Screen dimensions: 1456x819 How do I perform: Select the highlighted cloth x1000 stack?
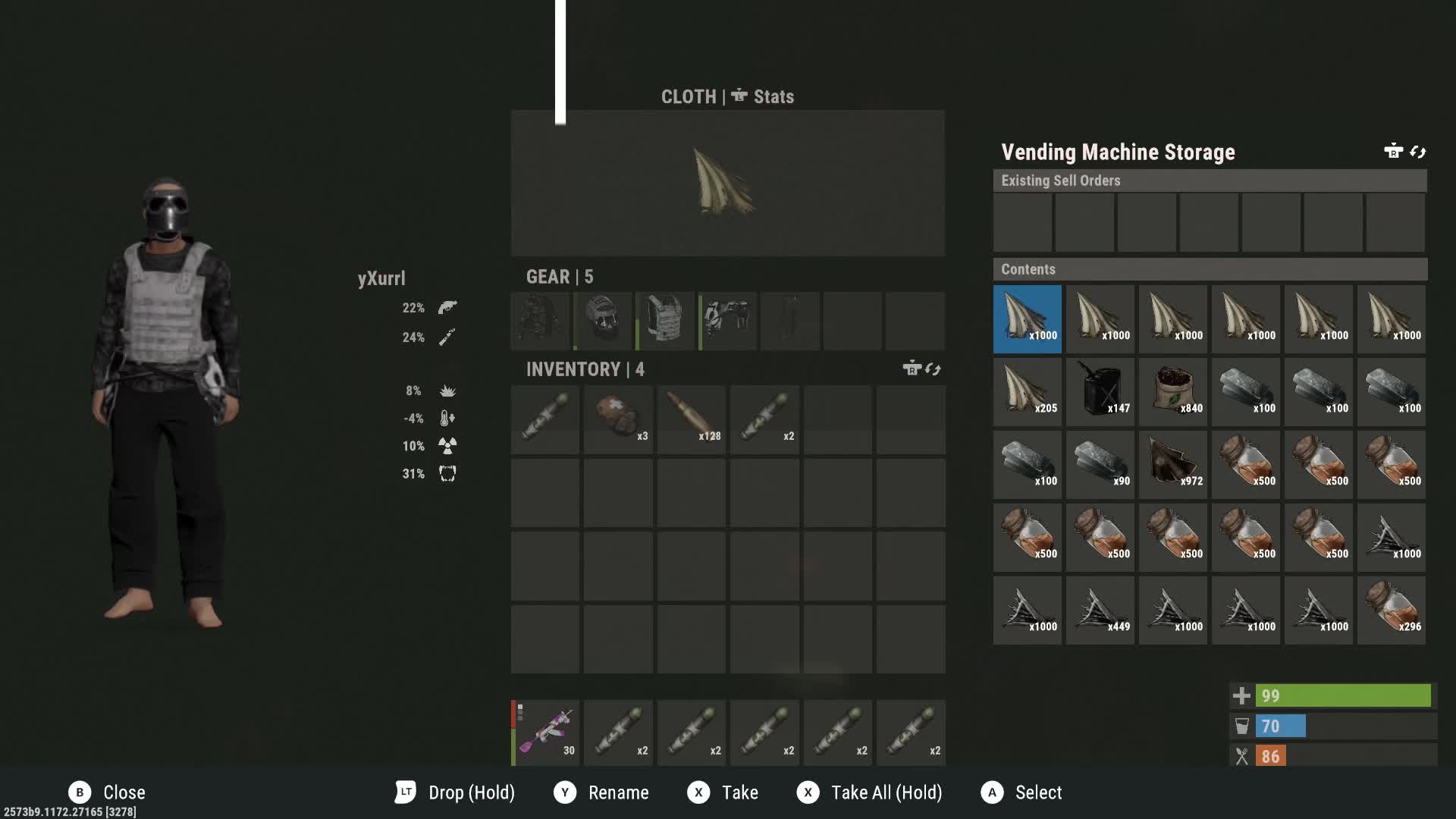pyautogui.click(x=1028, y=319)
